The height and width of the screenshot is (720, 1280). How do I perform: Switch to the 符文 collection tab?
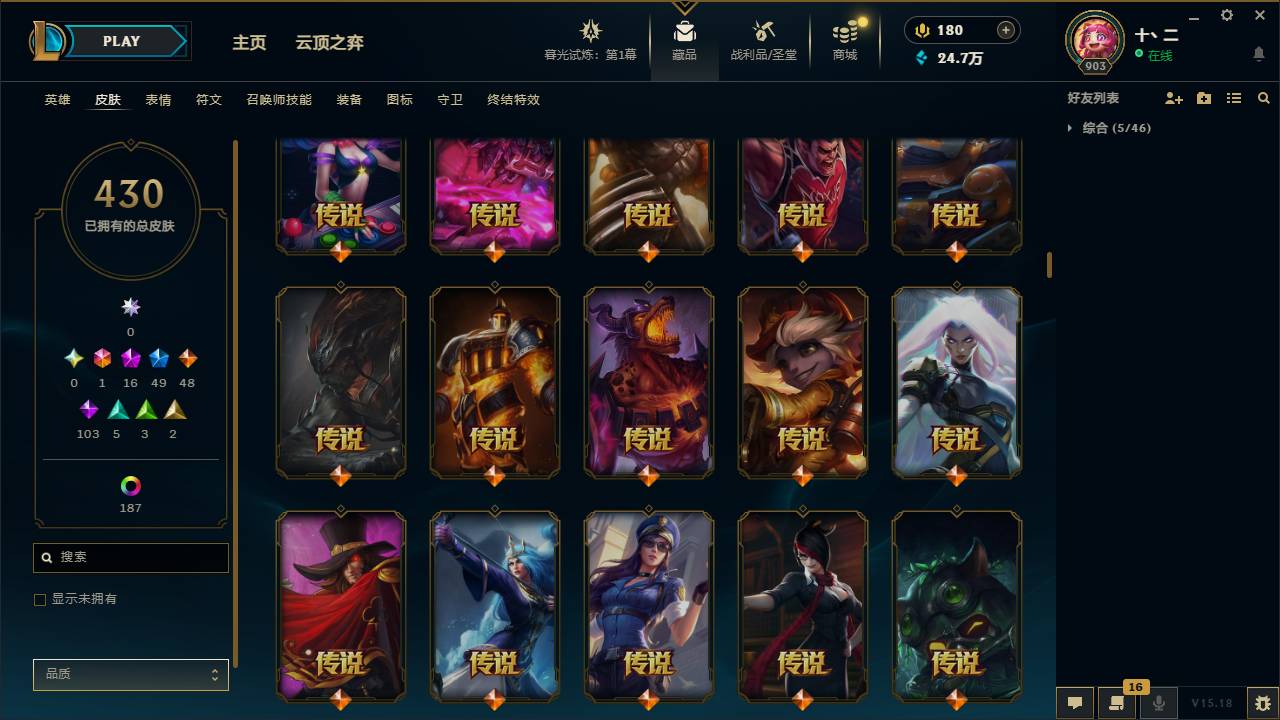[208, 100]
